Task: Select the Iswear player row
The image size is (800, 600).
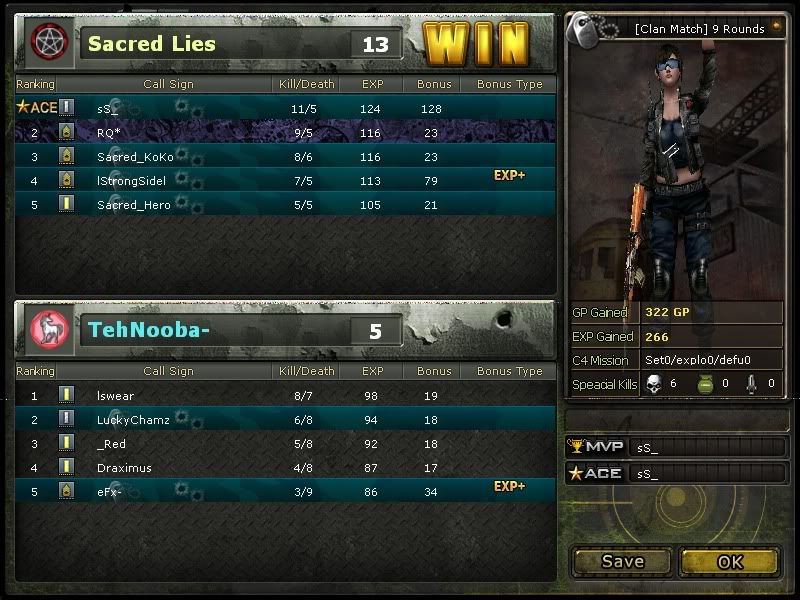Action: pyautogui.click(x=115, y=396)
